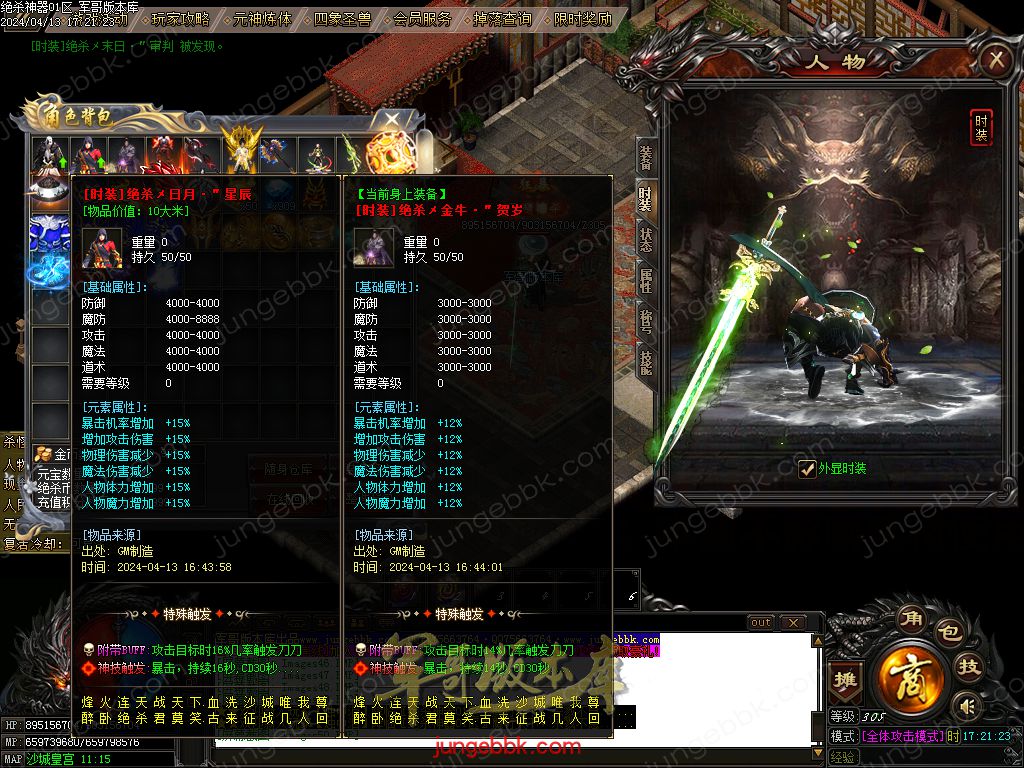Show the 技能 skills tab
This screenshot has width=1024, height=768.
pyautogui.click(x=646, y=362)
